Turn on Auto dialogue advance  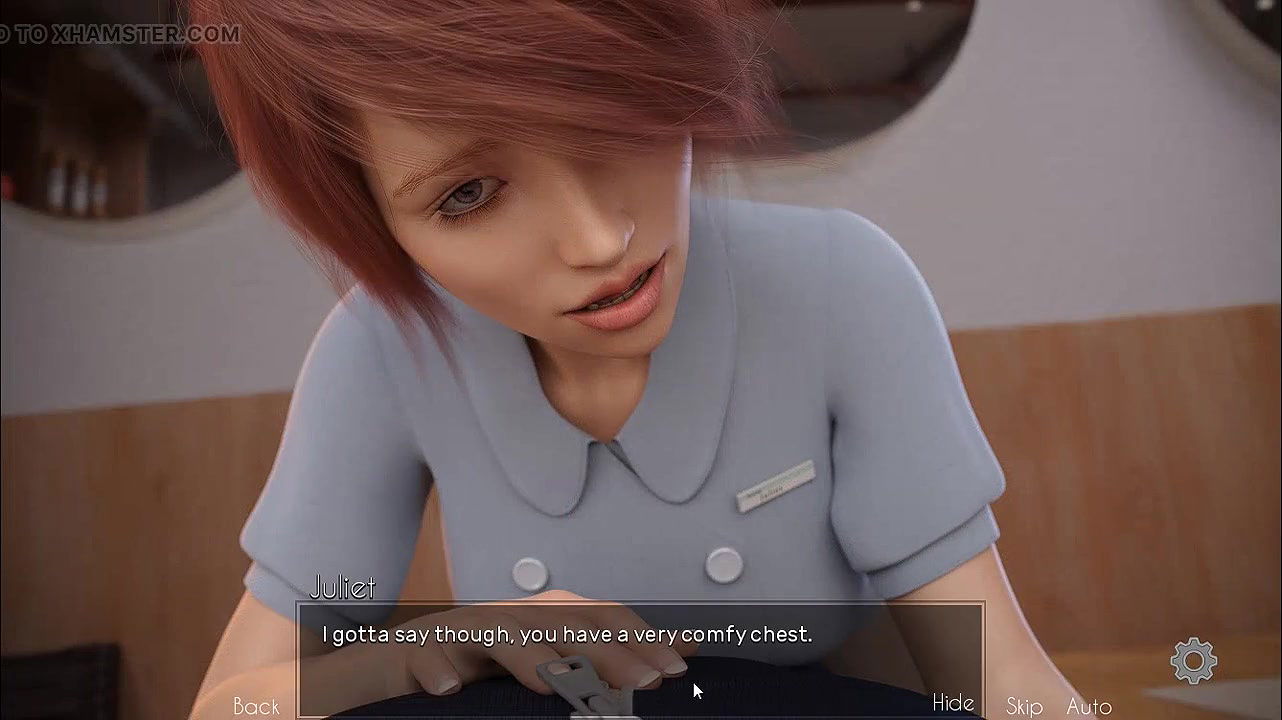click(1089, 706)
